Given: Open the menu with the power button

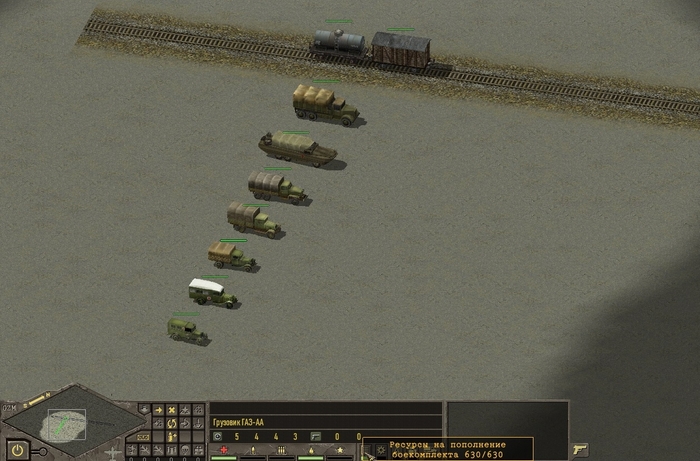Looking at the screenshot, I should (x=17, y=450).
